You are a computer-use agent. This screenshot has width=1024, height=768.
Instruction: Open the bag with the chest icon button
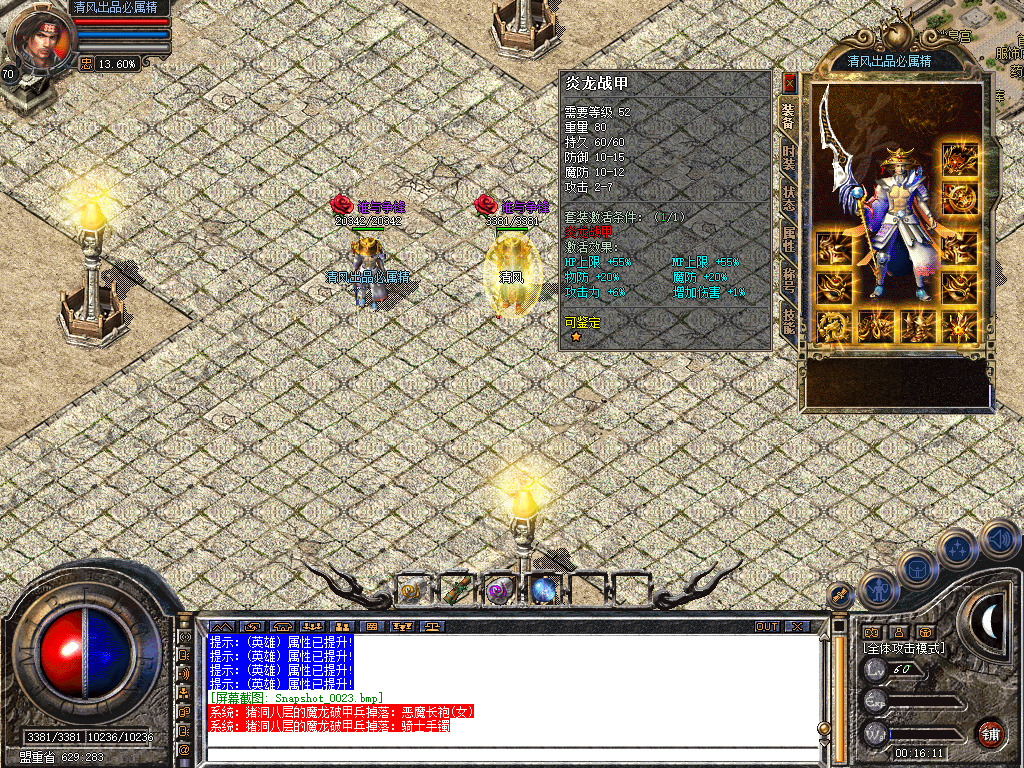click(918, 569)
